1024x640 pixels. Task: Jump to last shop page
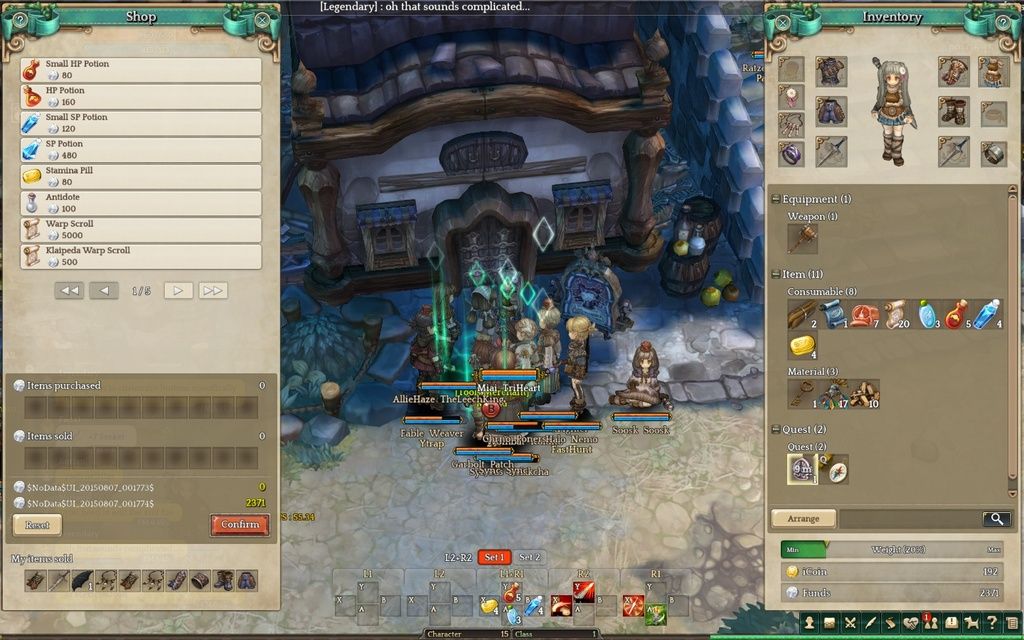pyautogui.click(x=213, y=291)
